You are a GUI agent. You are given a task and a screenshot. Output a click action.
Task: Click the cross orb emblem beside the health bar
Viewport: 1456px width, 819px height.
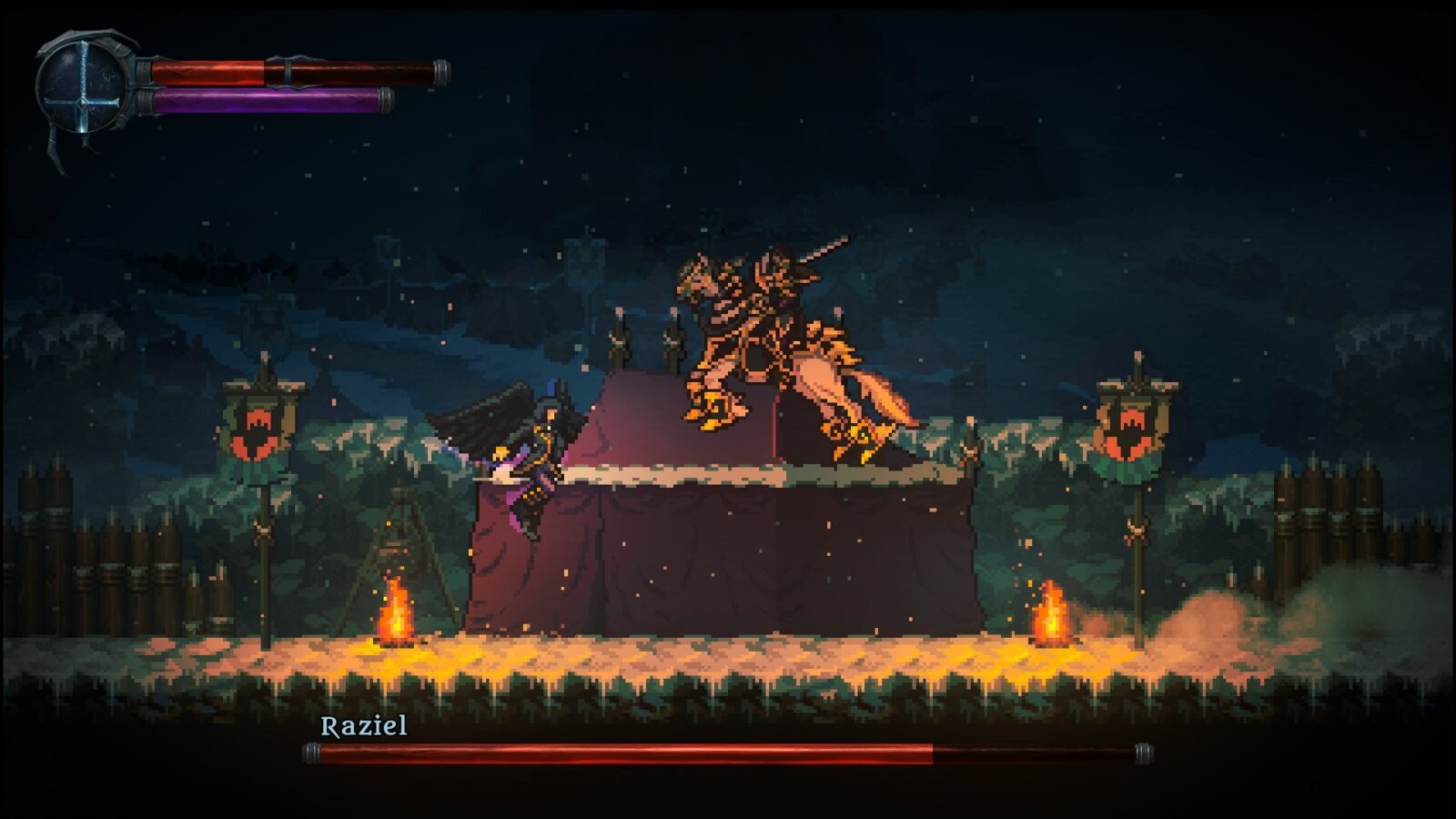(x=84, y=88)
